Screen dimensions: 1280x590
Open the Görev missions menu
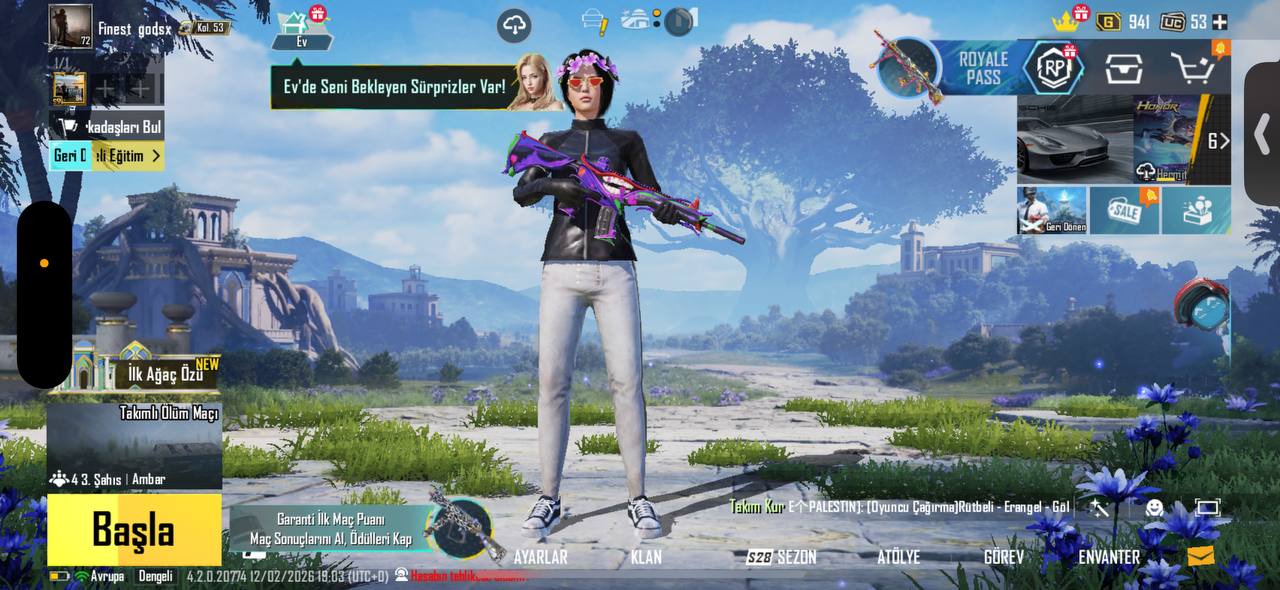[1003, 557]
